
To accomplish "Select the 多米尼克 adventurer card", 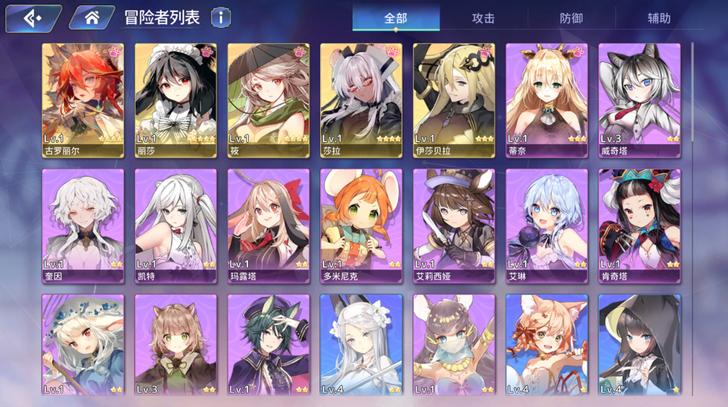I will (361, 225).
